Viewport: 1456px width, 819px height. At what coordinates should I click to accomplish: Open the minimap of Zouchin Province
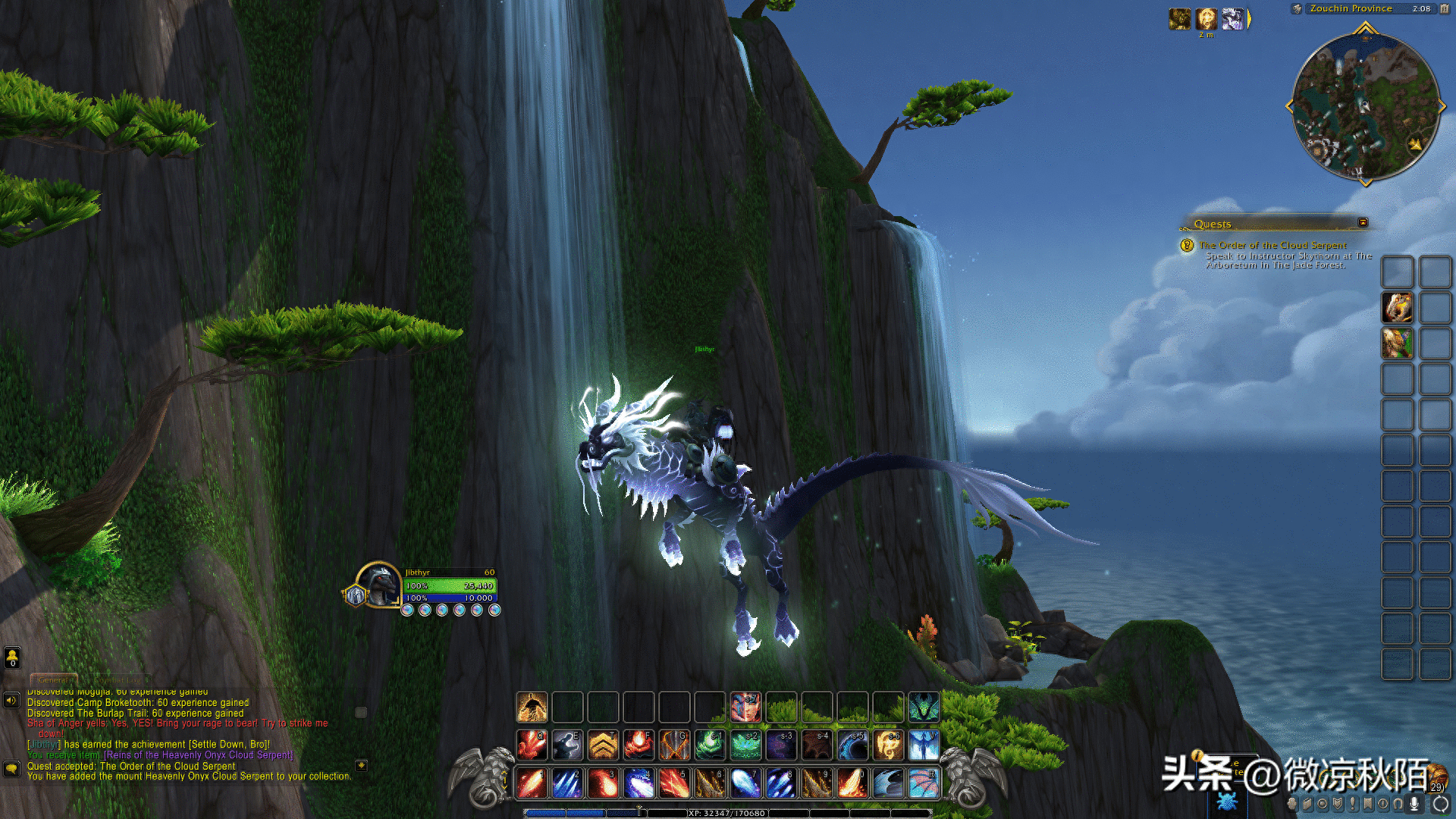point(1365,106)
